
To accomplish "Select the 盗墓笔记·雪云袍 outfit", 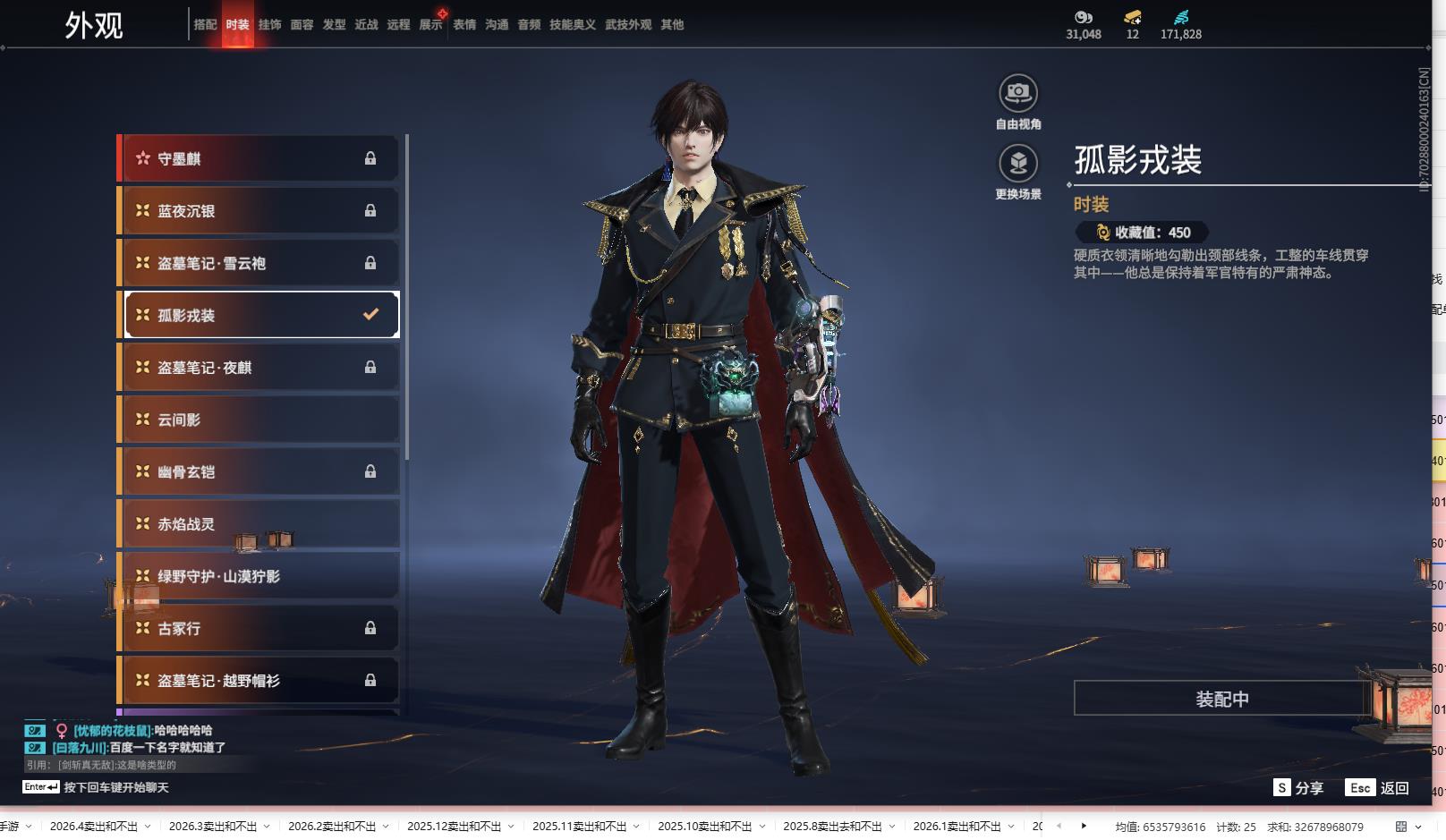I will click(259, 263).
